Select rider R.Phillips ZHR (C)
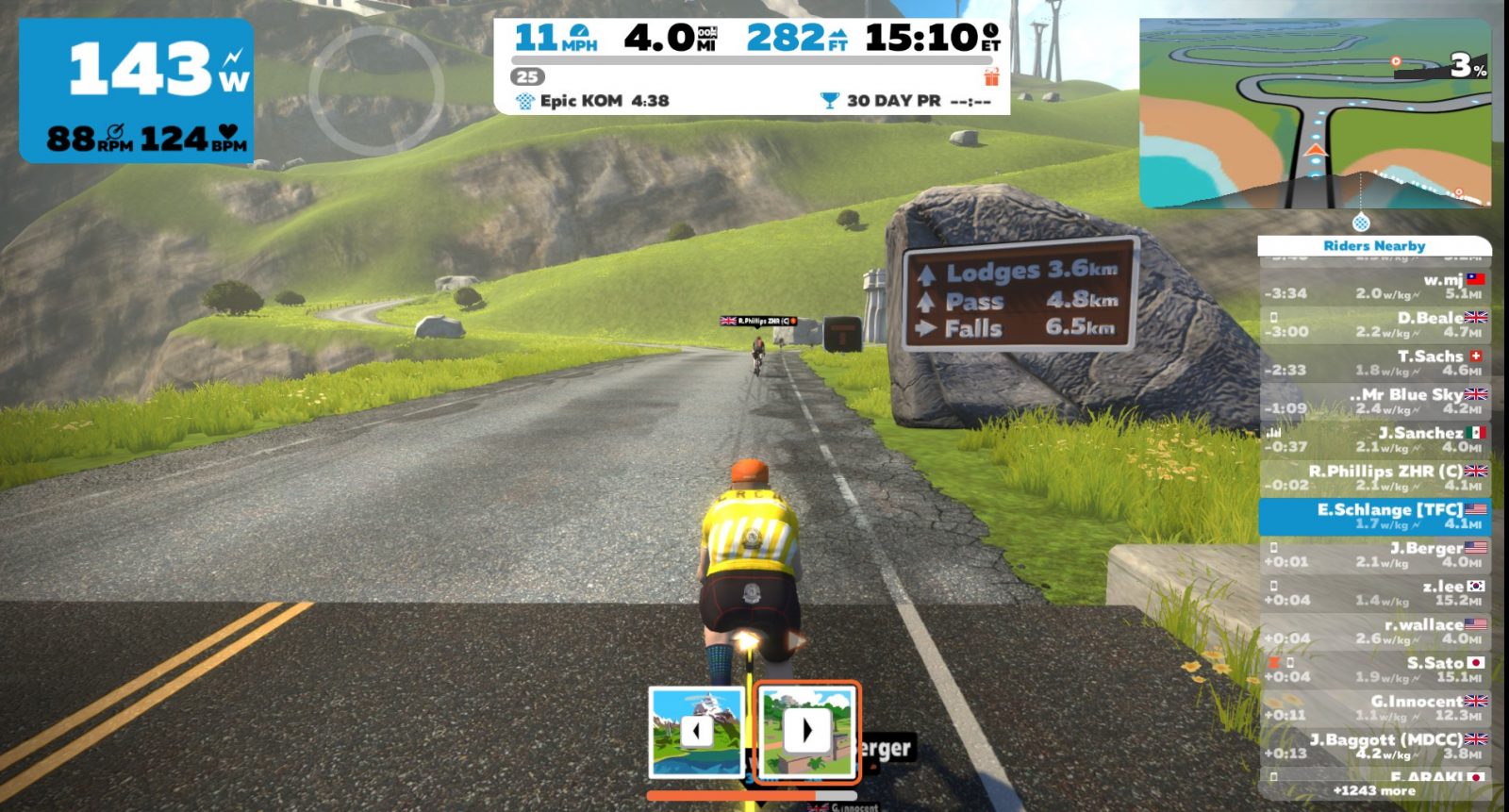Viewport: 1509px width, 812px height. coord(1374,478)
